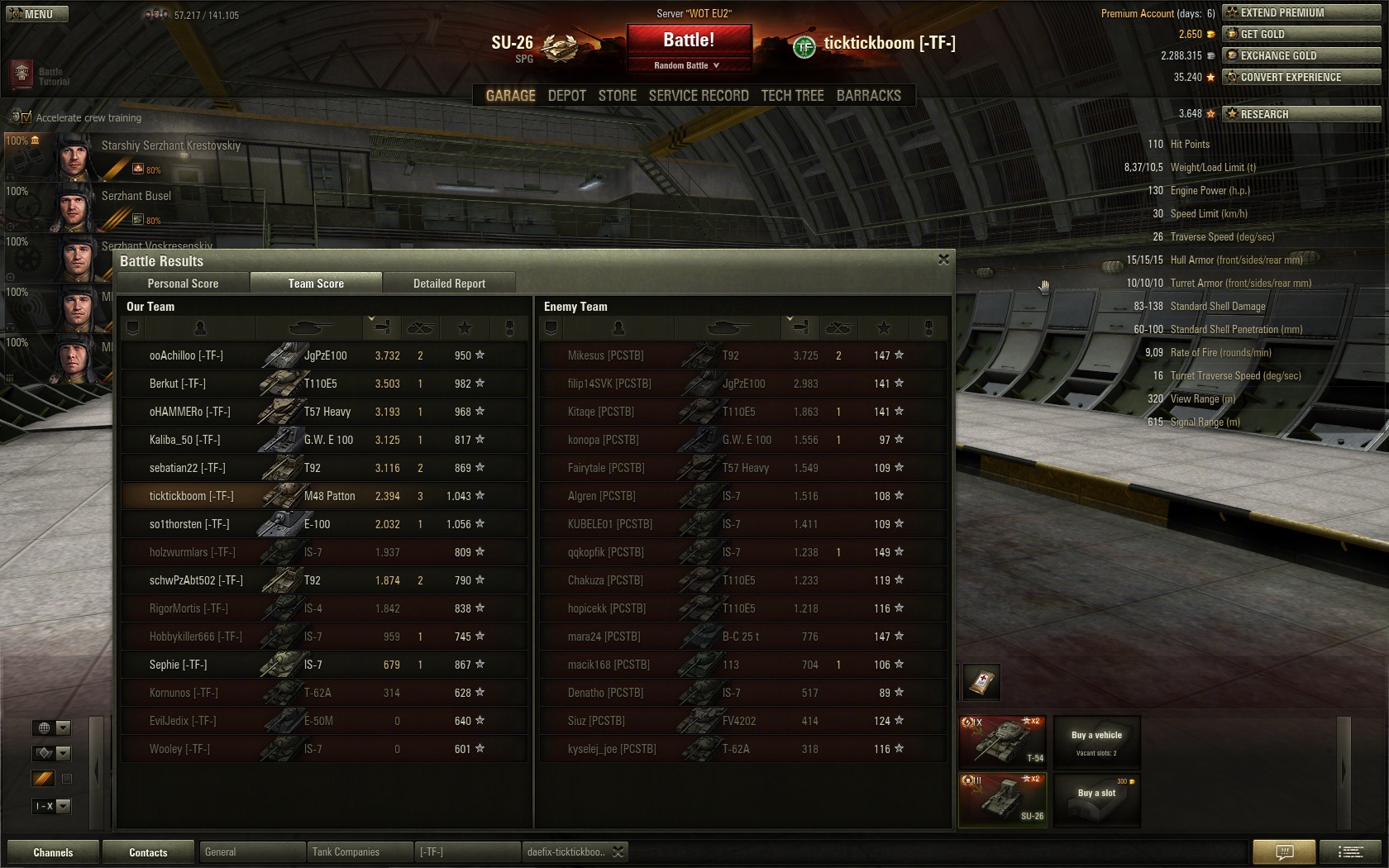Go to the DEPOT section
The width and height of the screenshot is (1389, 868).
(x=566, y=96)
